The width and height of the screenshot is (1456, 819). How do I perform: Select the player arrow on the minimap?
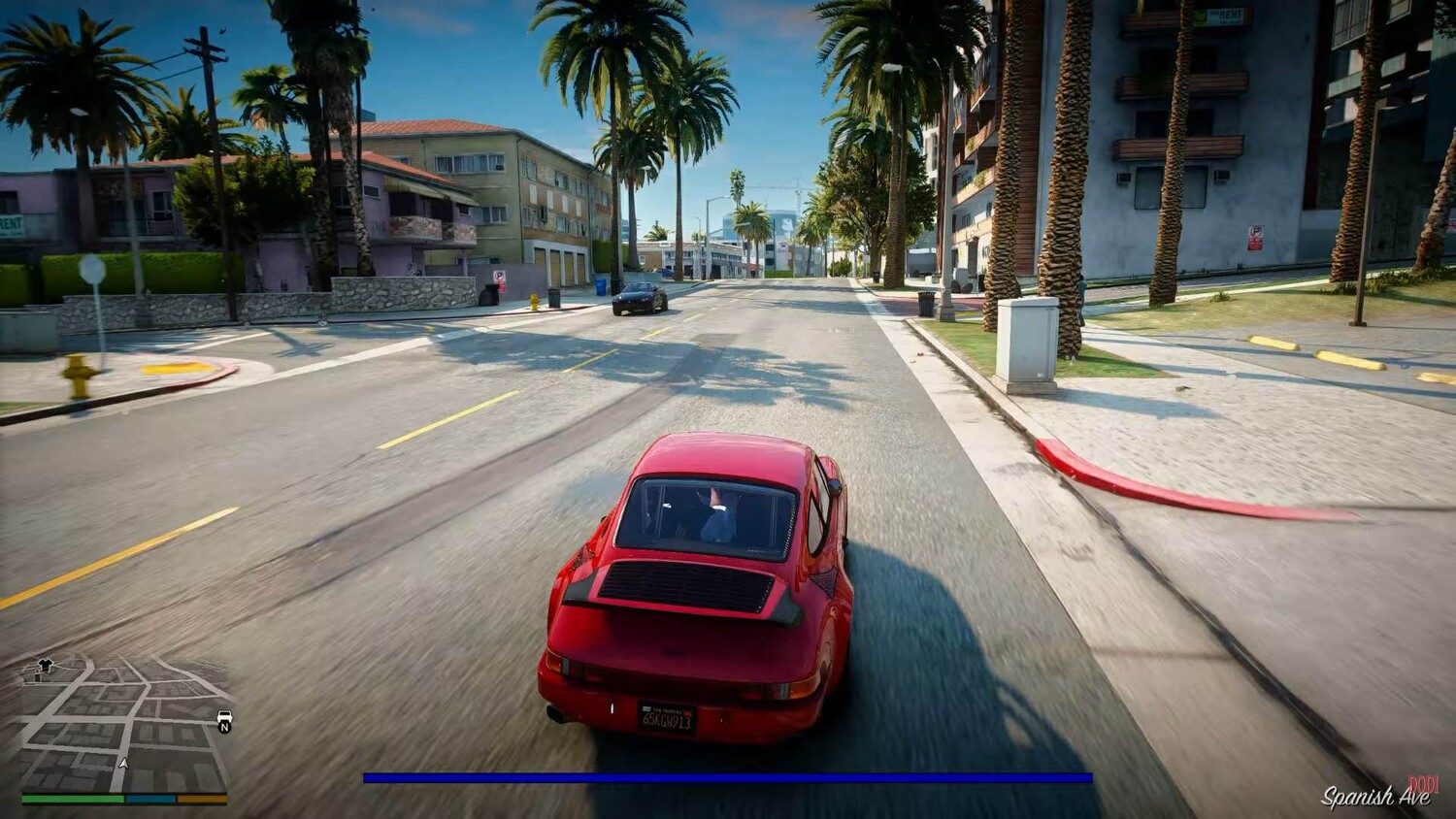pyautogui.click(x=123, y=763)
